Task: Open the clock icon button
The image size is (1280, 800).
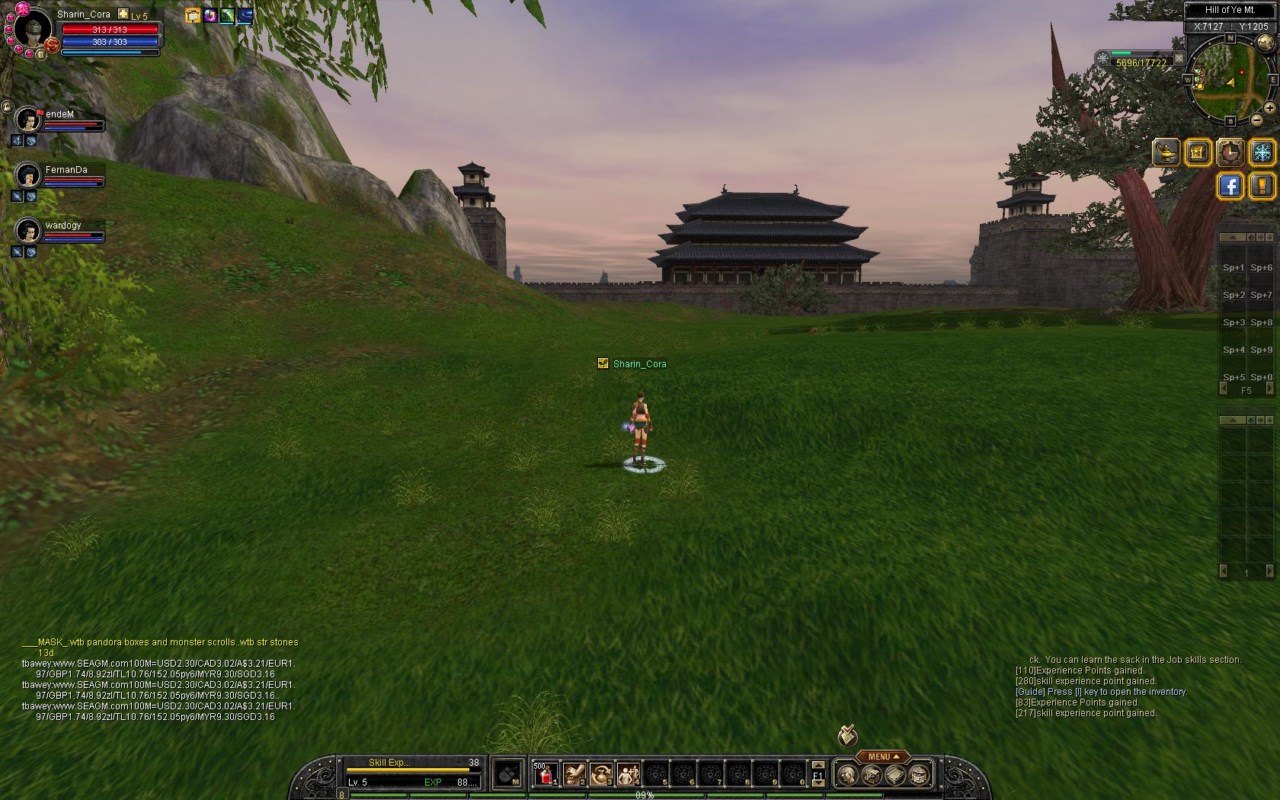Action: click(x=1230, y=152)
